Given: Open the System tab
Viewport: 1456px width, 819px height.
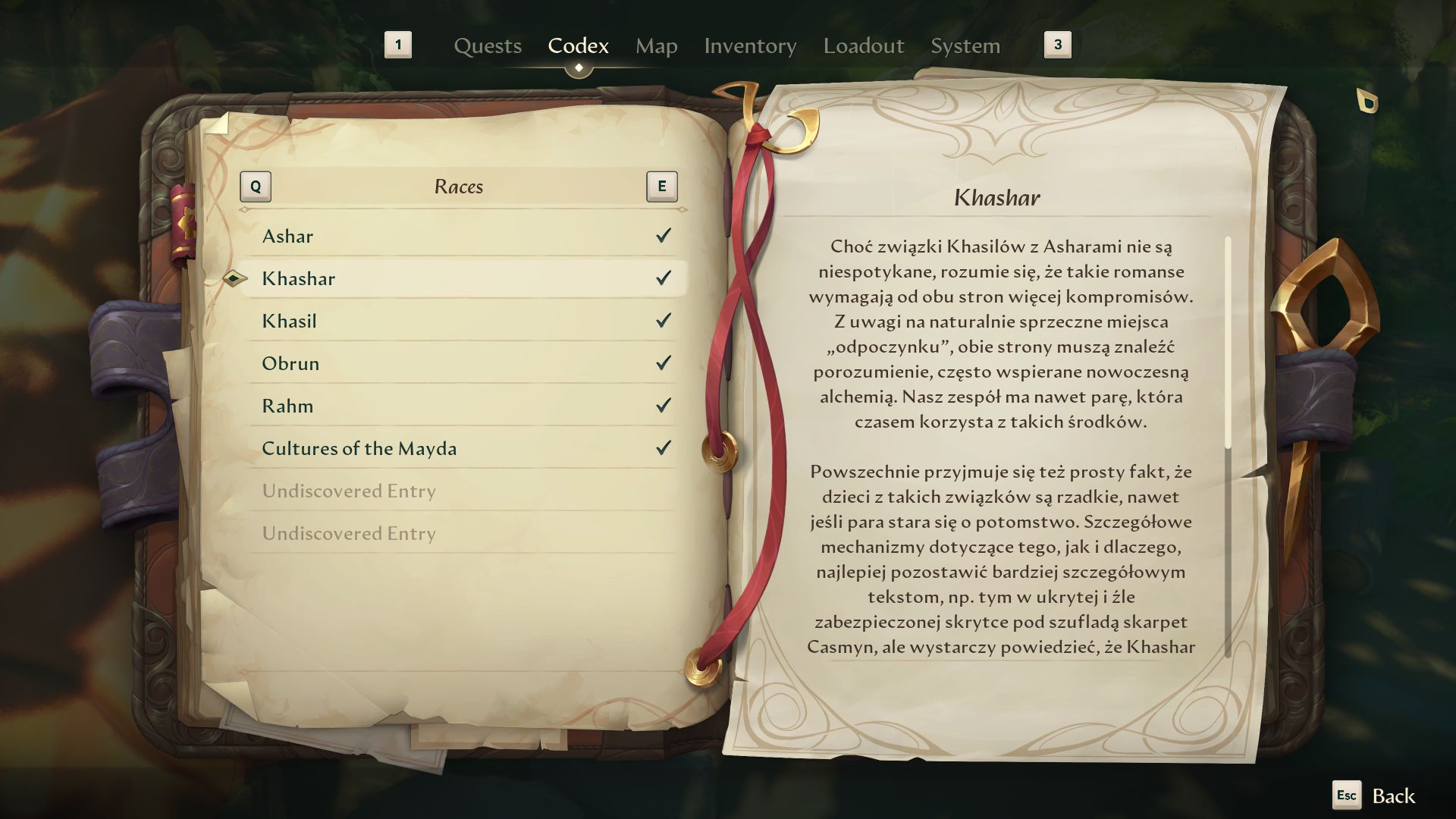Looking at the screenshot, I should [x=965, y=46].
